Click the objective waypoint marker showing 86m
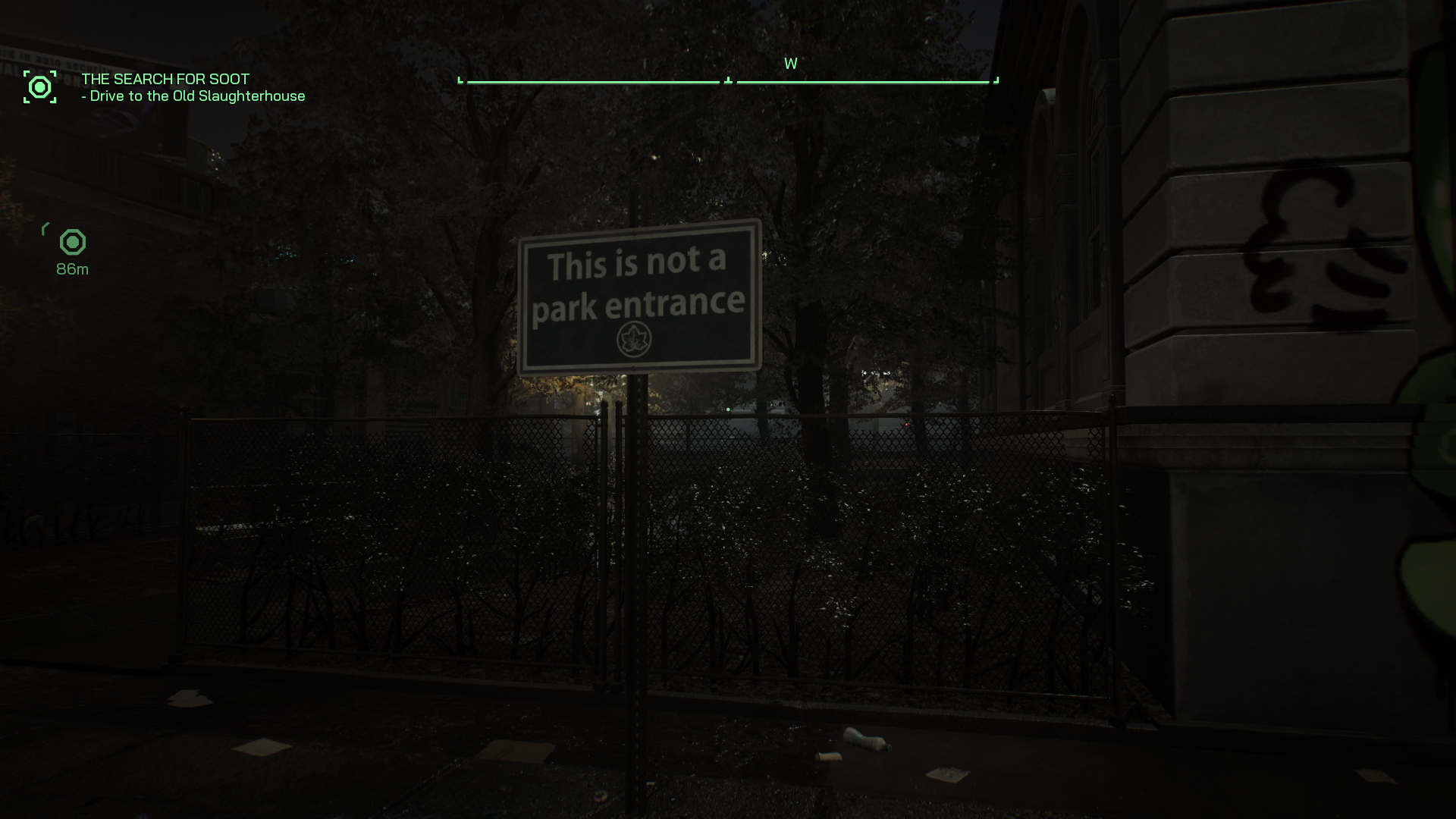This screenshot has height=819, width=1456. tap(73, 243)
